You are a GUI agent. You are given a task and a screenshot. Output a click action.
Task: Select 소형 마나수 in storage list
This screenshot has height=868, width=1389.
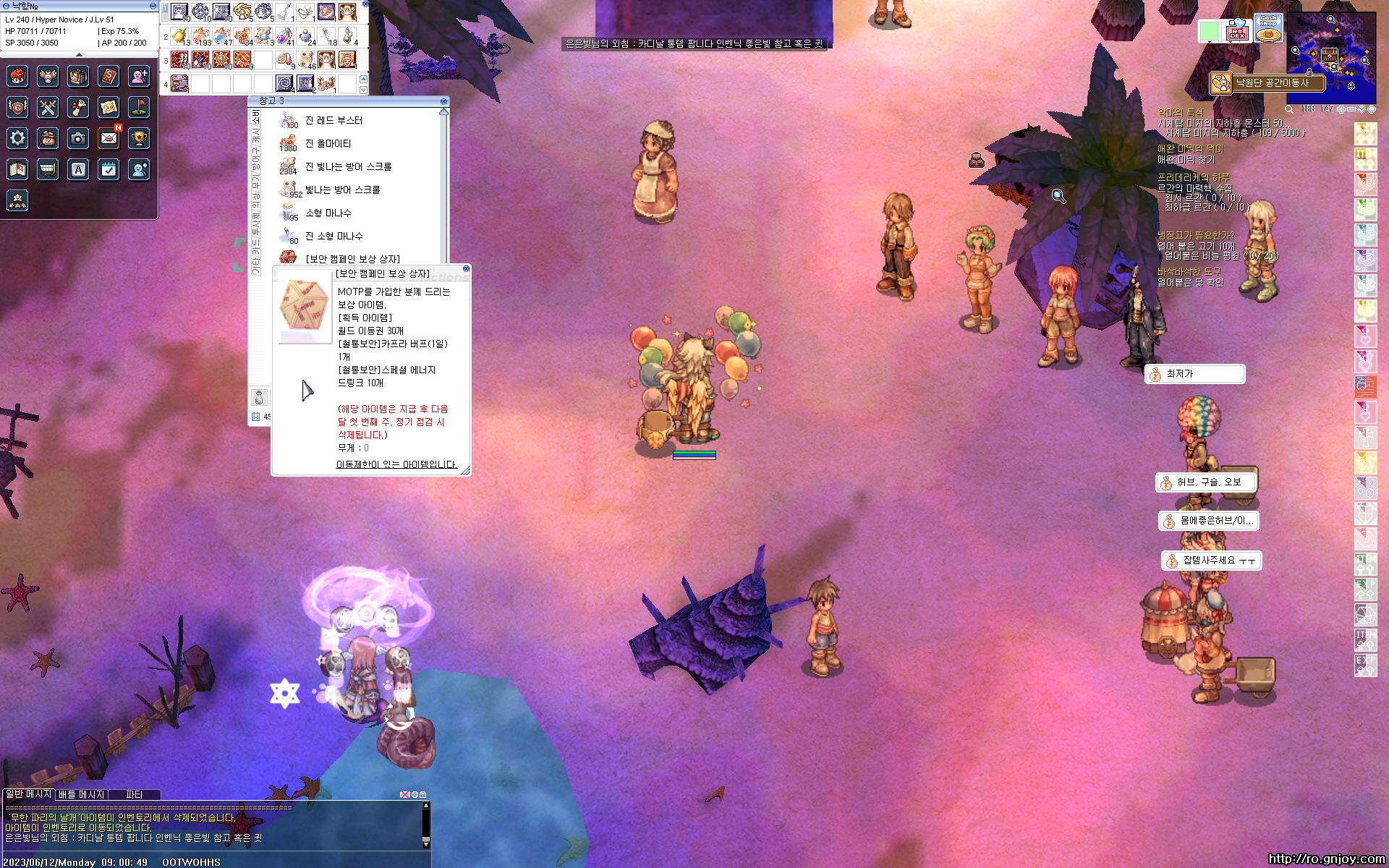pyautogui.click(x=328, y=213)
